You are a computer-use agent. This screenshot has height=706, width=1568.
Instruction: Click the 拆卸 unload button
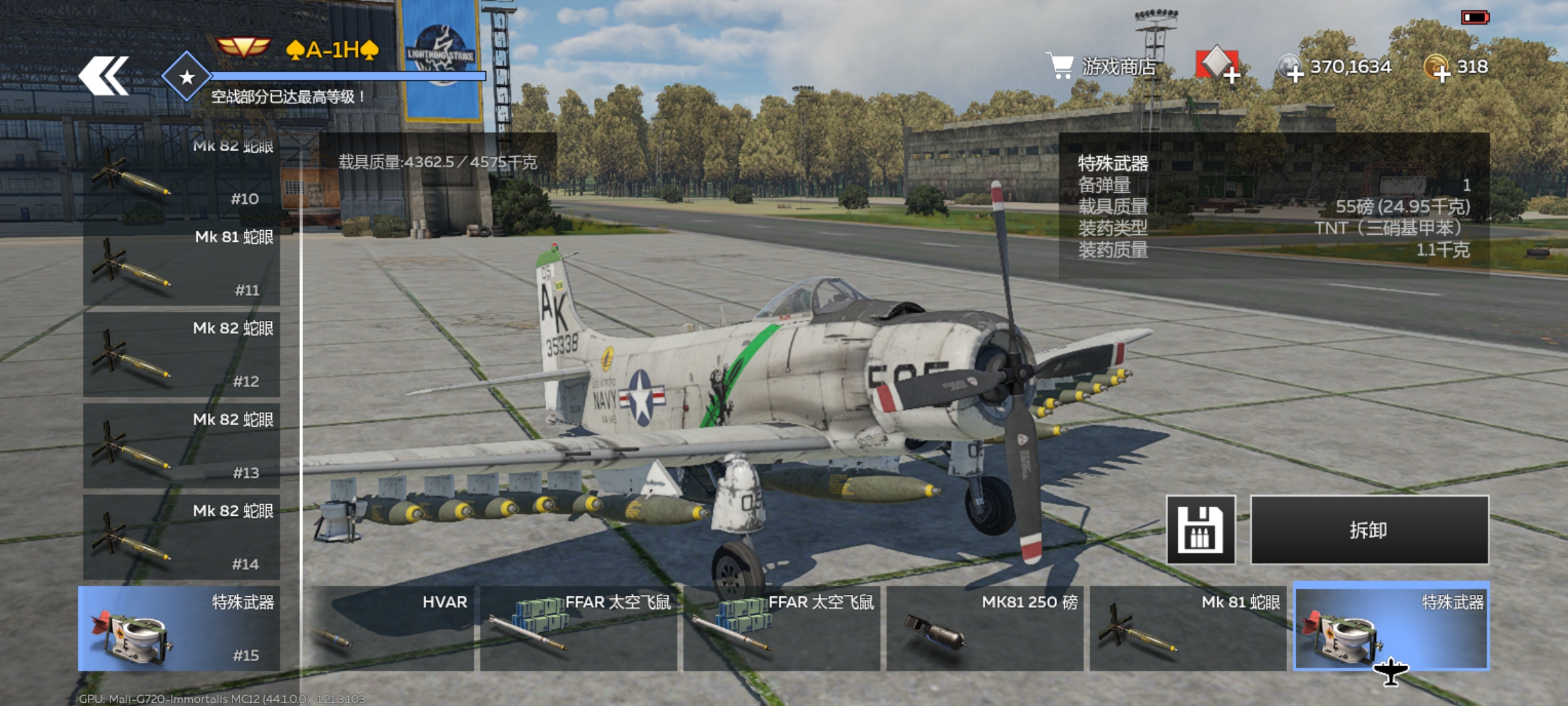[1369, 529]
